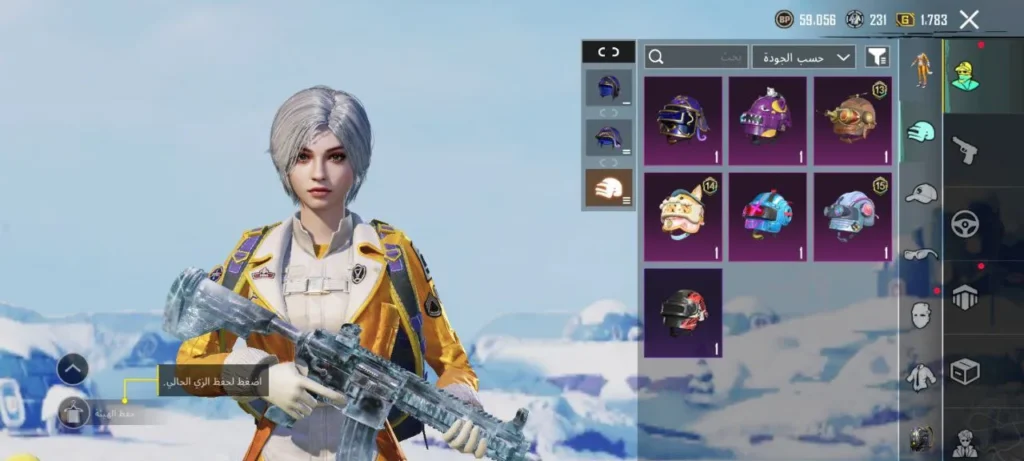Viewport: 1024px width, 461px height.
Task: Open the sort-by-quality dropdown
Action: point(804,57)
